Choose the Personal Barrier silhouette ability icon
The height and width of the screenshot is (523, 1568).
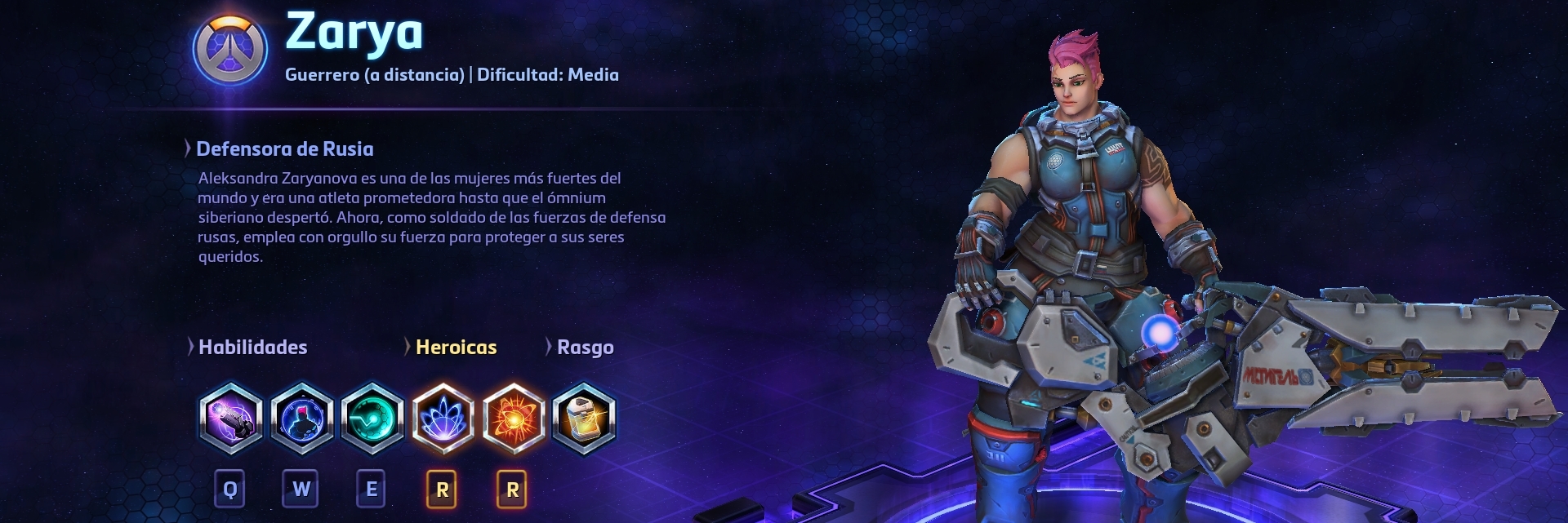[x=302, y=419]
